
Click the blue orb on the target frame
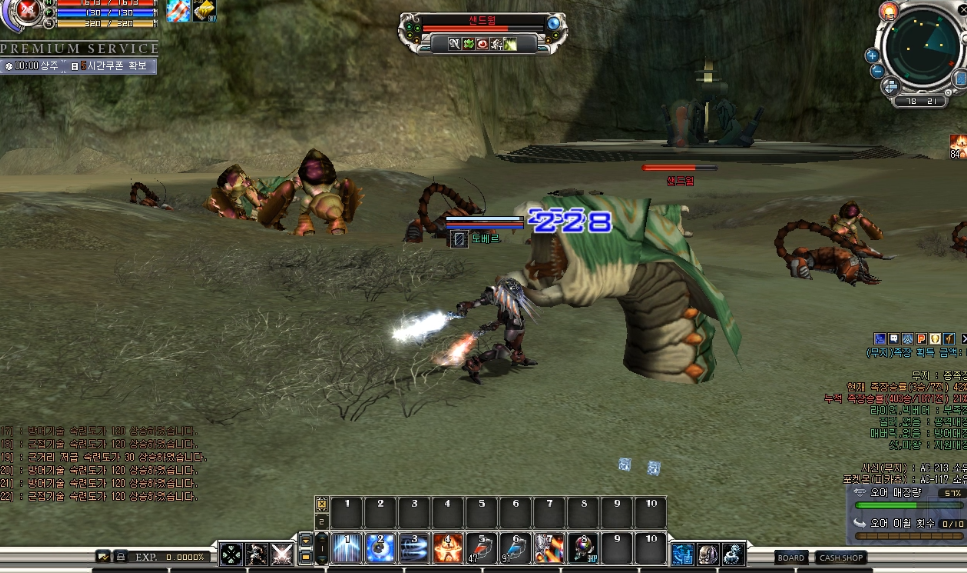553,23
